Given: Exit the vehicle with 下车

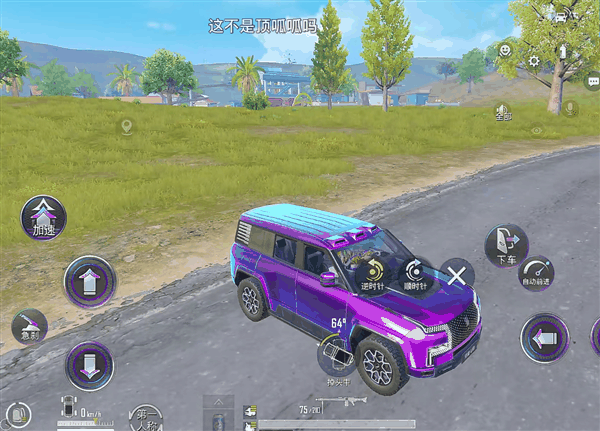Looking at the screenshot, I should point(506,244).
